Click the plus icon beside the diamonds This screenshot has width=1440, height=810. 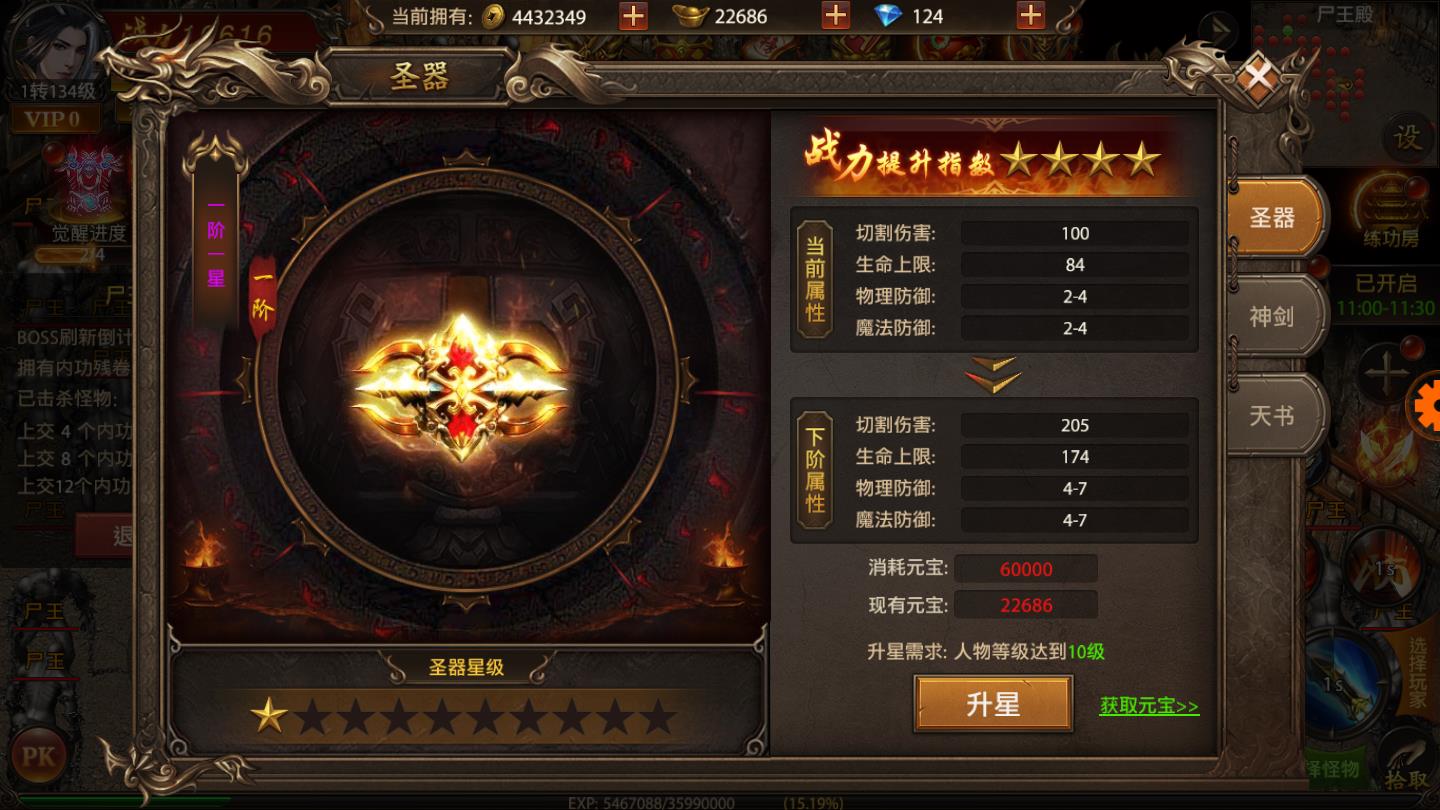pyautogui.click(x=1030, y=16)
